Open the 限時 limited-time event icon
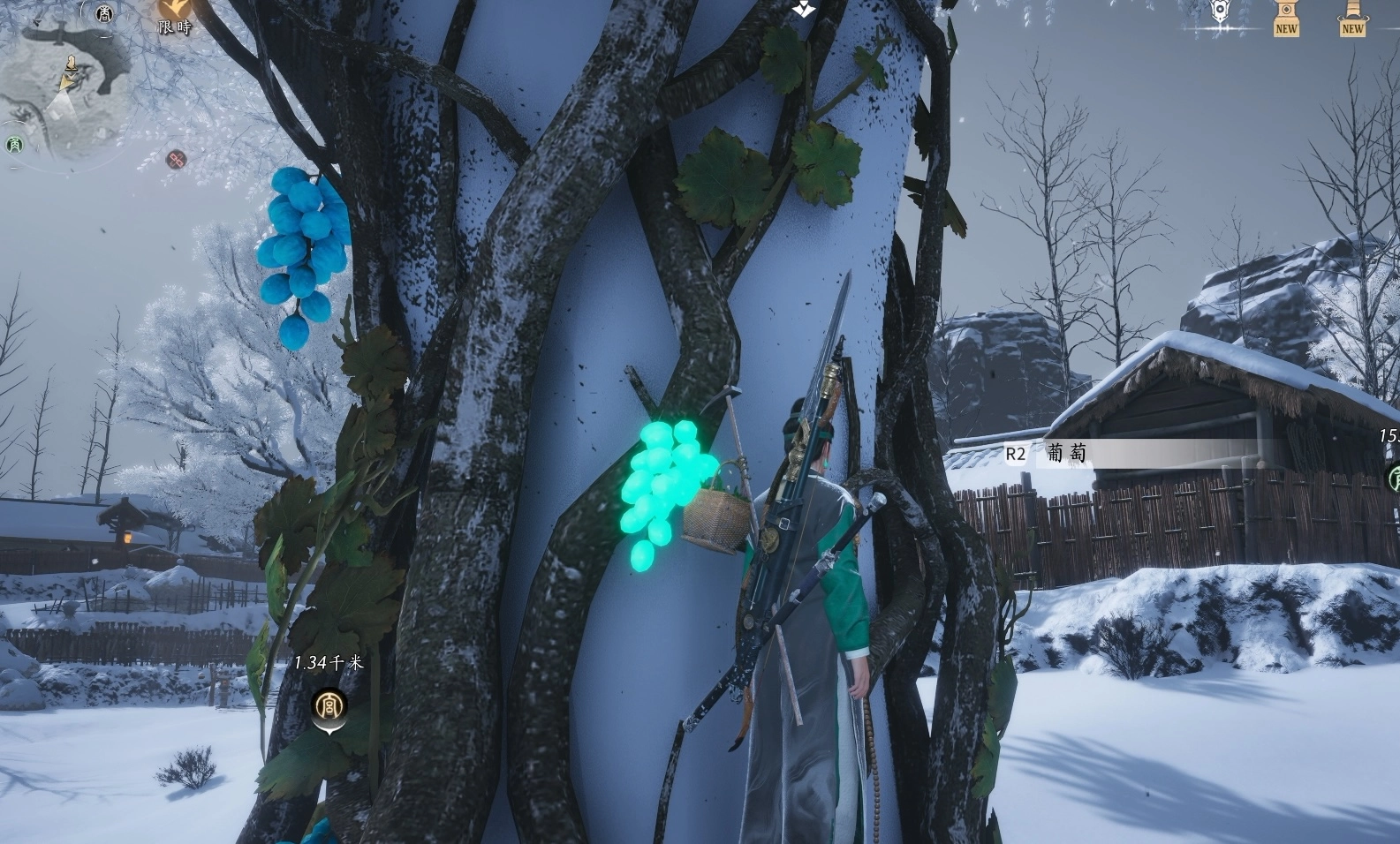 click(175, 15)
